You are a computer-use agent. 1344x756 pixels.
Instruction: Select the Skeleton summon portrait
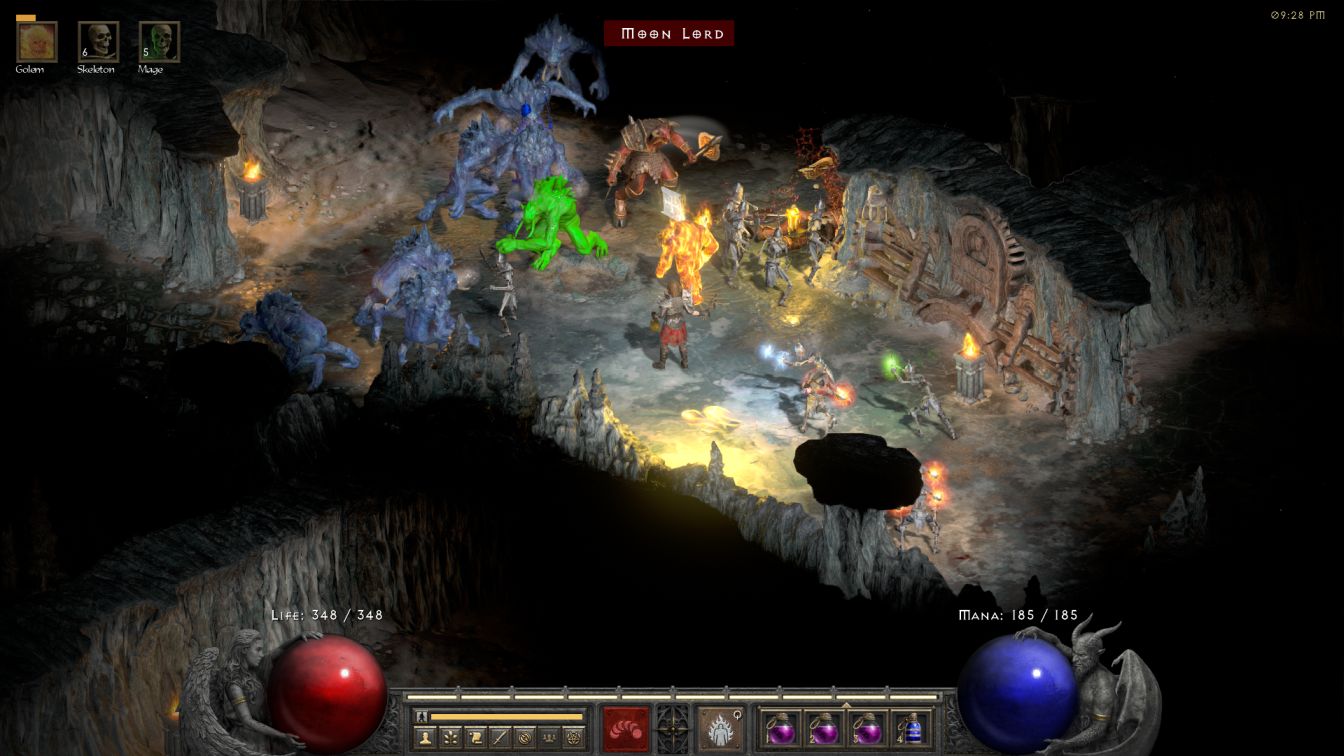[99, 41]
